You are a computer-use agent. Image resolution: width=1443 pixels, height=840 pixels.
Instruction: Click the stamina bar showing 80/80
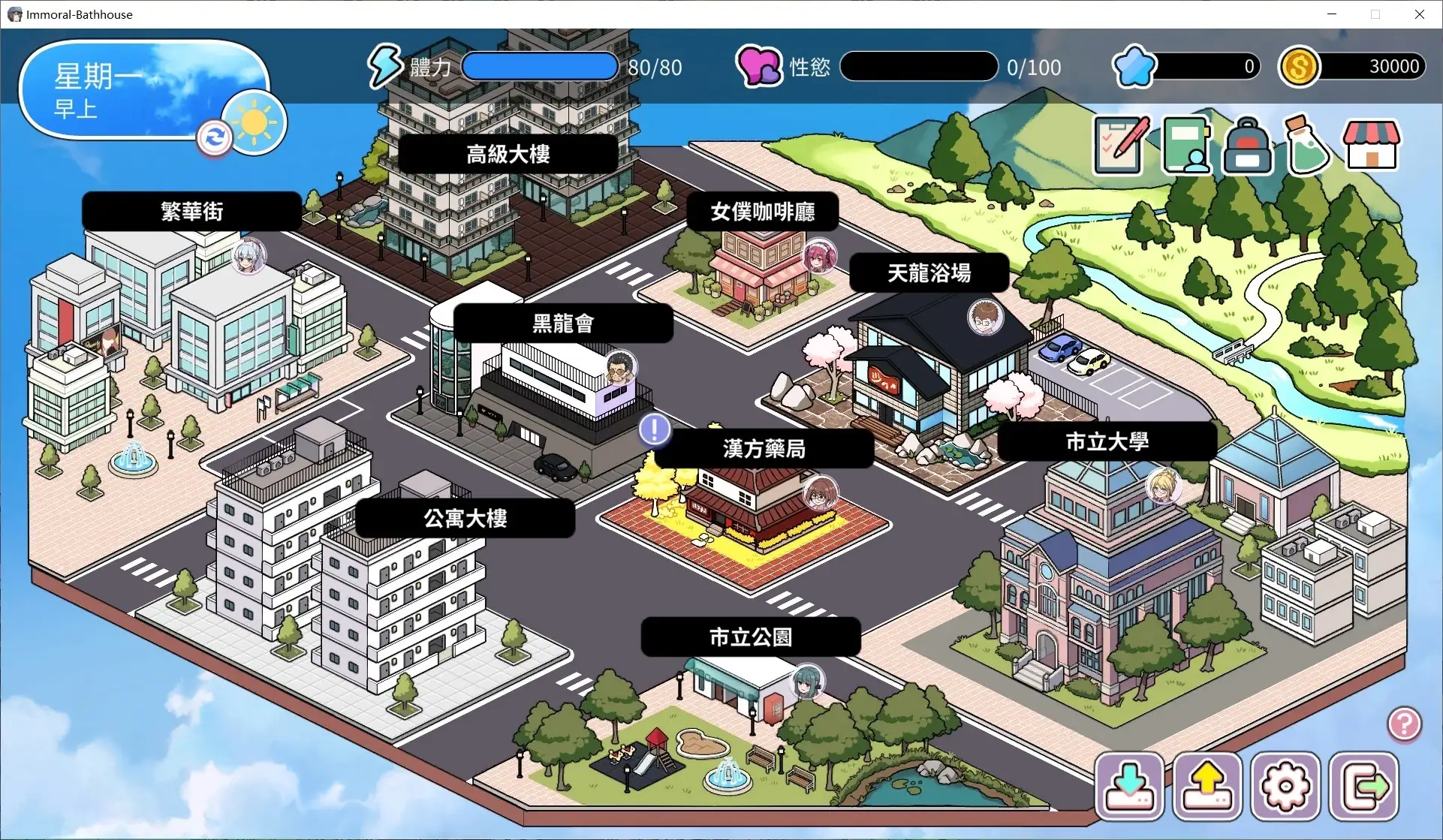[x=539, y=66]
